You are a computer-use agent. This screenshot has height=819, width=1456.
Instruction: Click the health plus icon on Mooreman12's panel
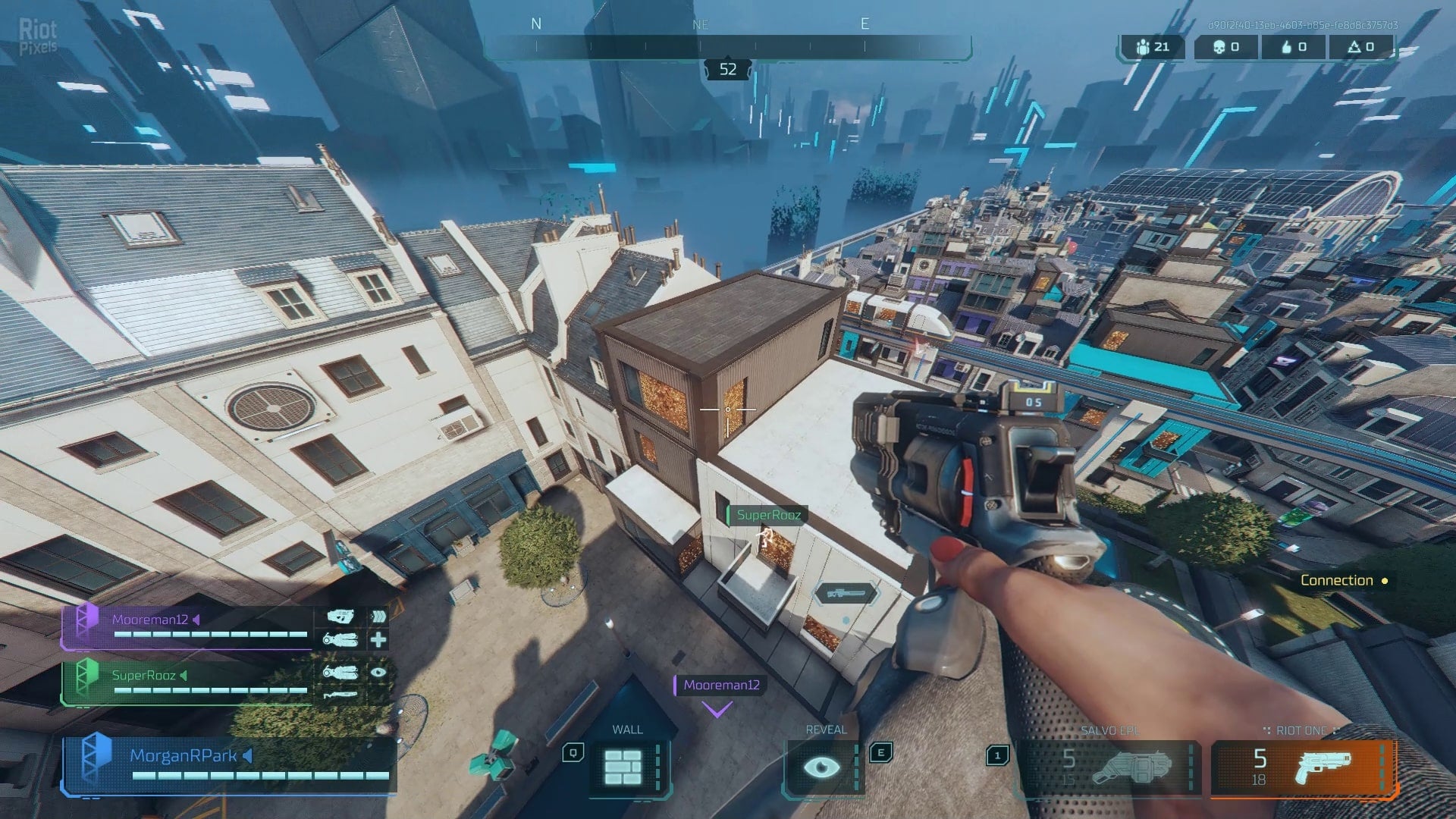pyautogui.click(x=377, y=639)
